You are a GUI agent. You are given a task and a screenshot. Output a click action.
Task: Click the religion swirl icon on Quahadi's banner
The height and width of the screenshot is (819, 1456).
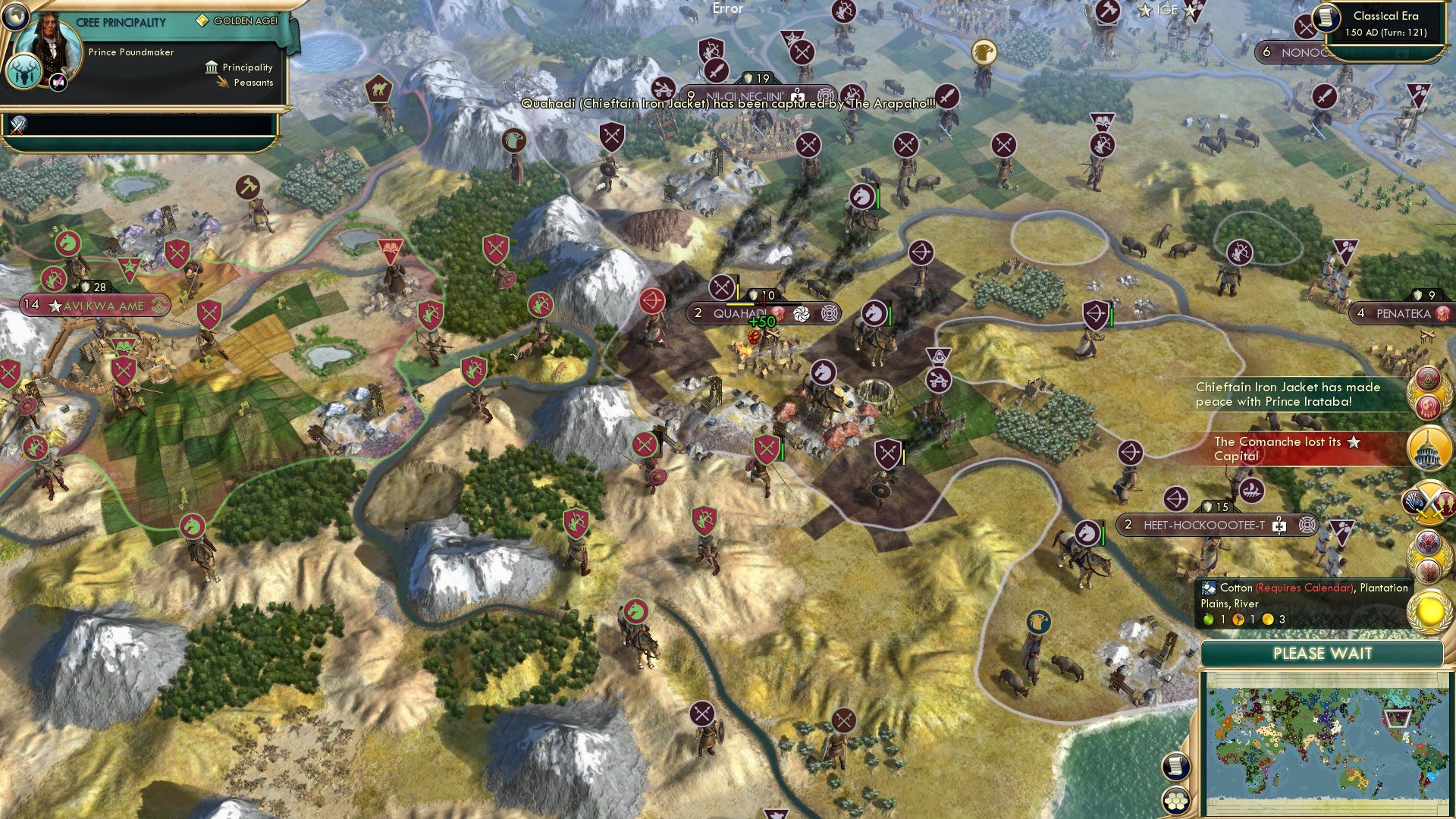point(802,314)
